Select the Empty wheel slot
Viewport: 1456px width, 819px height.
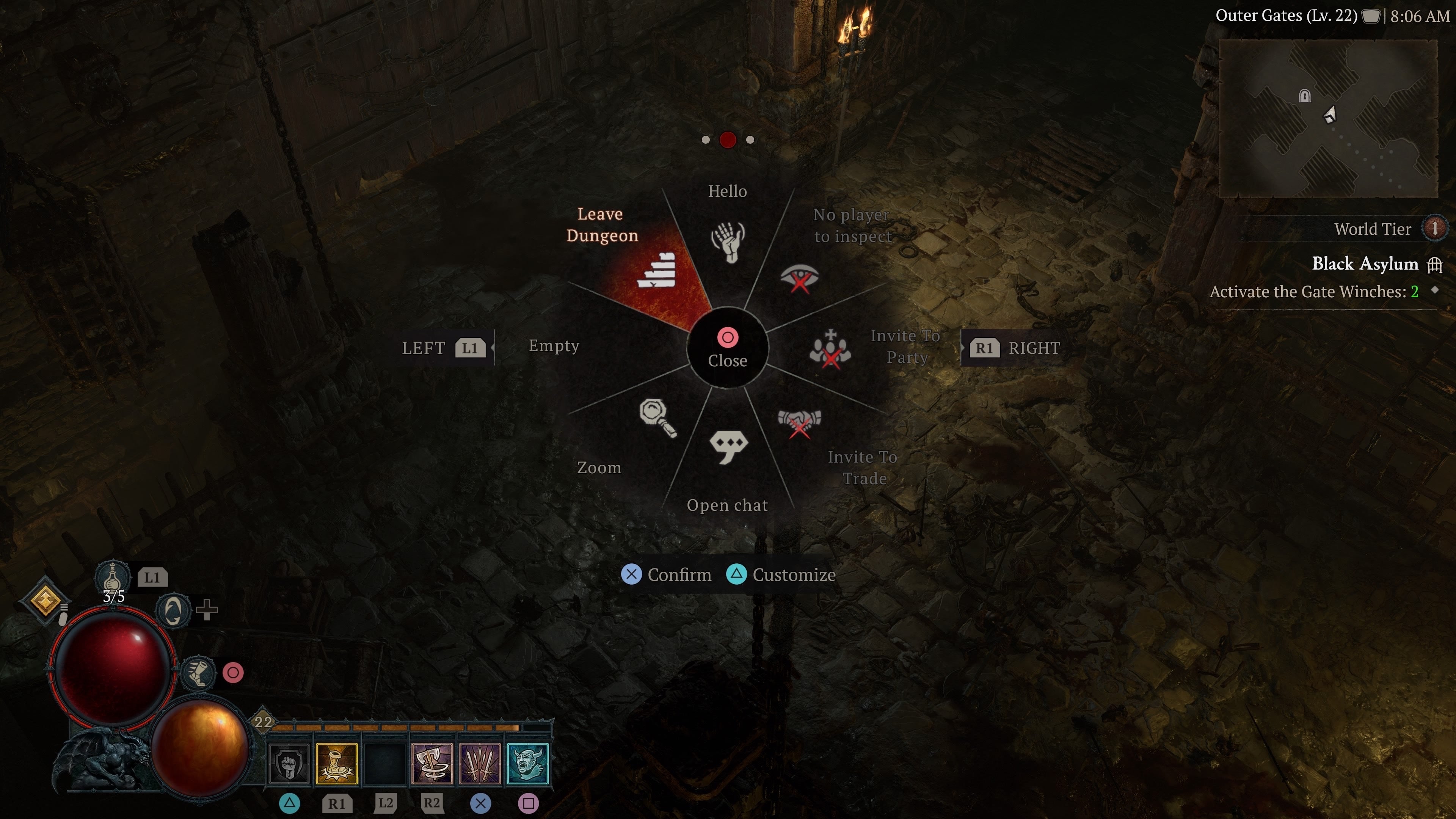554,346
